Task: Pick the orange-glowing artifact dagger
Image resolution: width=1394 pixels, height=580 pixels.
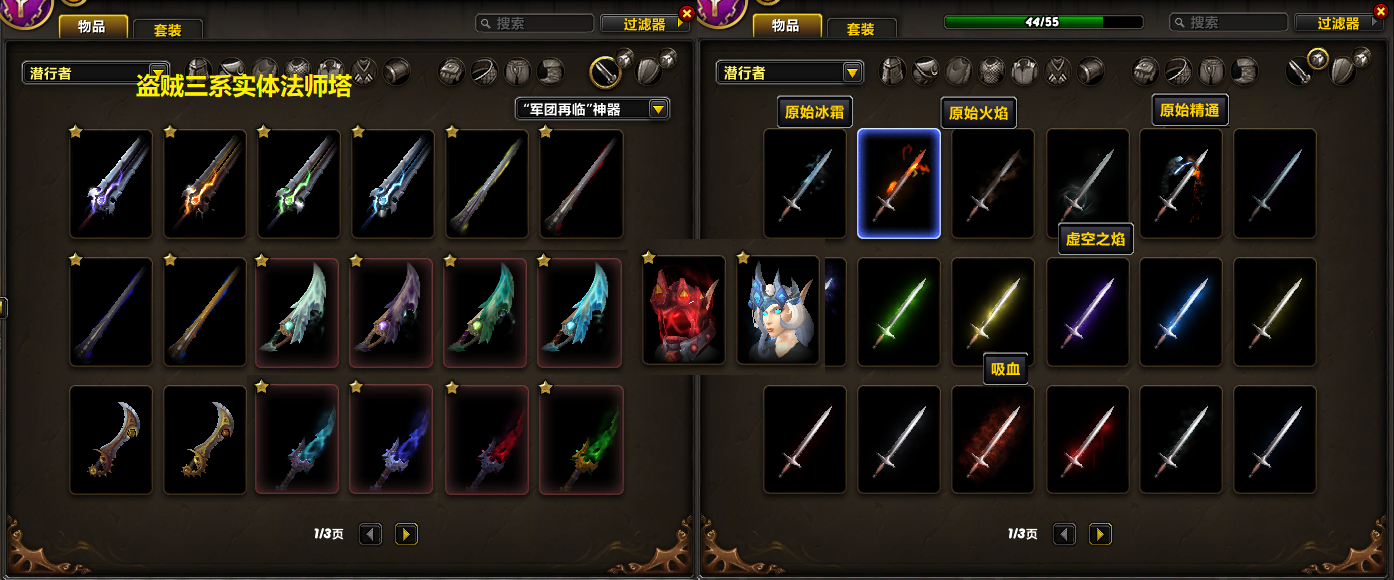Action: tap(205, 184)
